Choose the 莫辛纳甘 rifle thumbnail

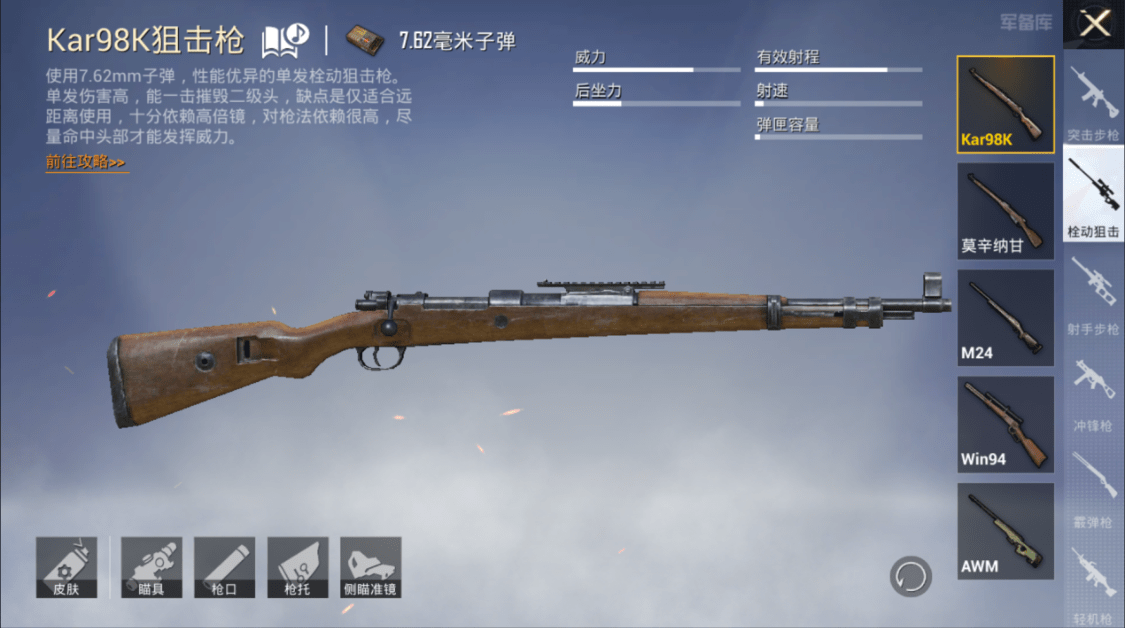coord(1005,211)
